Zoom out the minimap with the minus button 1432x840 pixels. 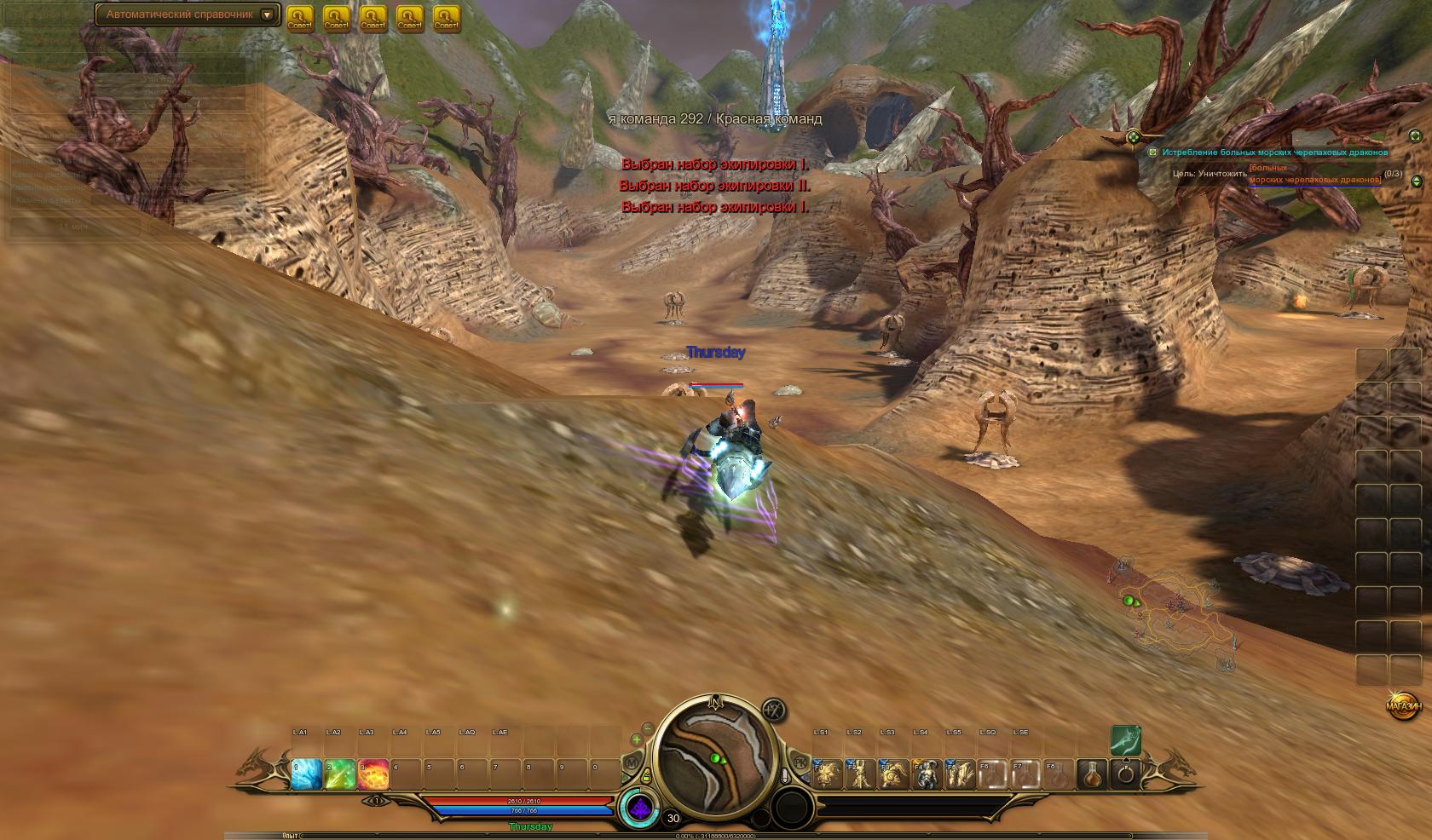[x=648, y=728]
